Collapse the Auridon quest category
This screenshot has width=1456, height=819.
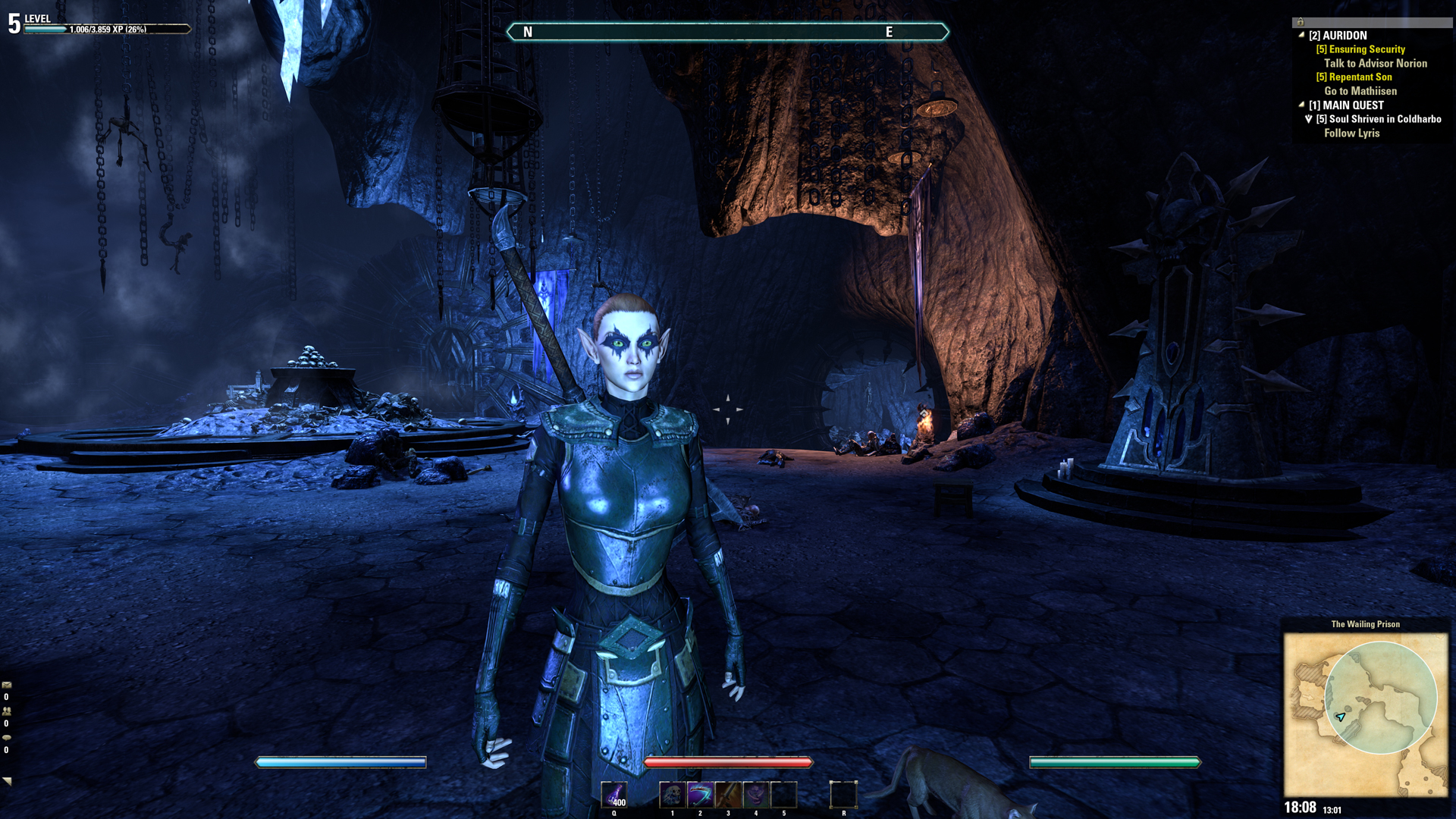click(x=1301, y=35)
